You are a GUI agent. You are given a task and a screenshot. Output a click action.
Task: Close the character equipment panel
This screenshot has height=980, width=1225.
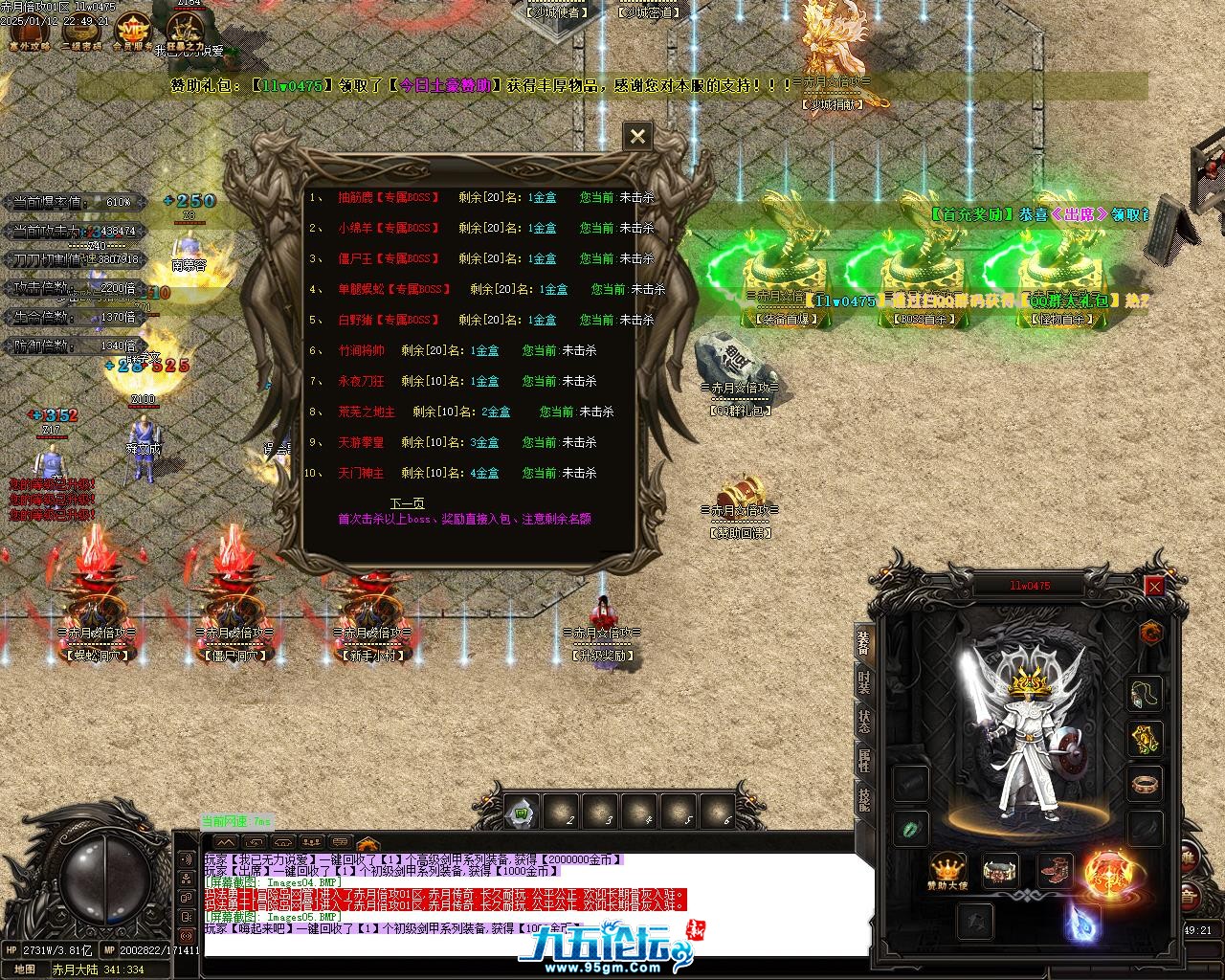point(1154,586)
